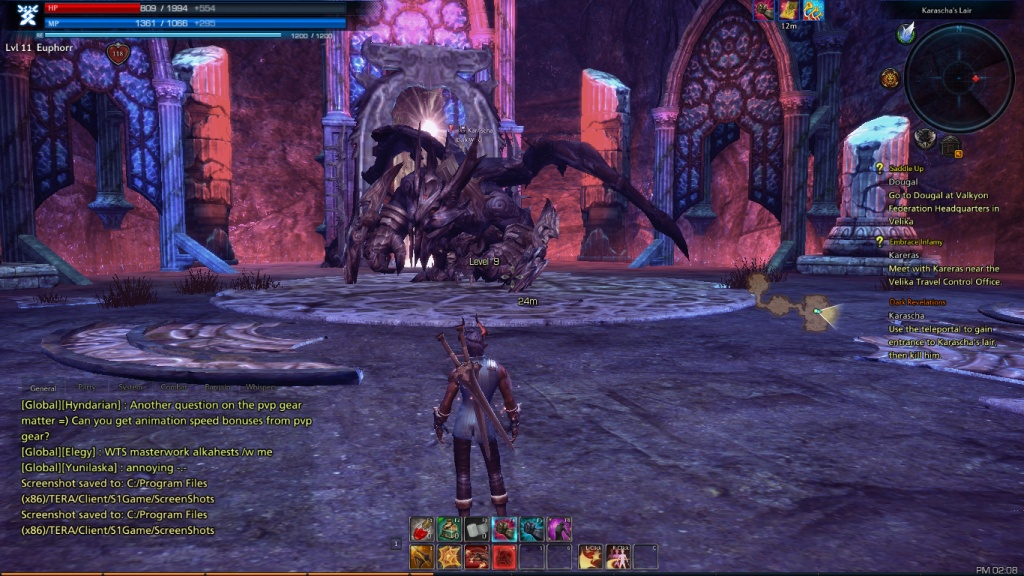Click the white feather icon near minimap
Image resolution: width=1024 pixels, height=576 pixels.
[x=906, y=34]
